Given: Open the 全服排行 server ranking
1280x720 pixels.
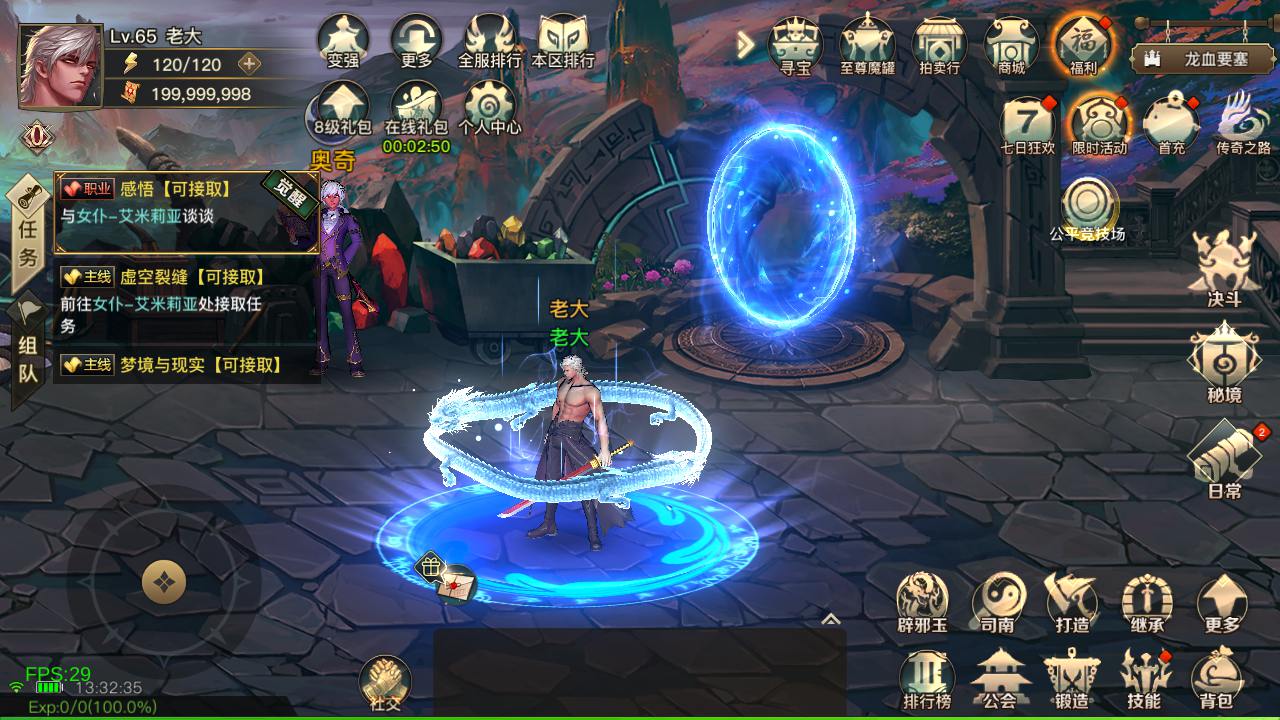Looking at the screenshot, I should point(490,40).
